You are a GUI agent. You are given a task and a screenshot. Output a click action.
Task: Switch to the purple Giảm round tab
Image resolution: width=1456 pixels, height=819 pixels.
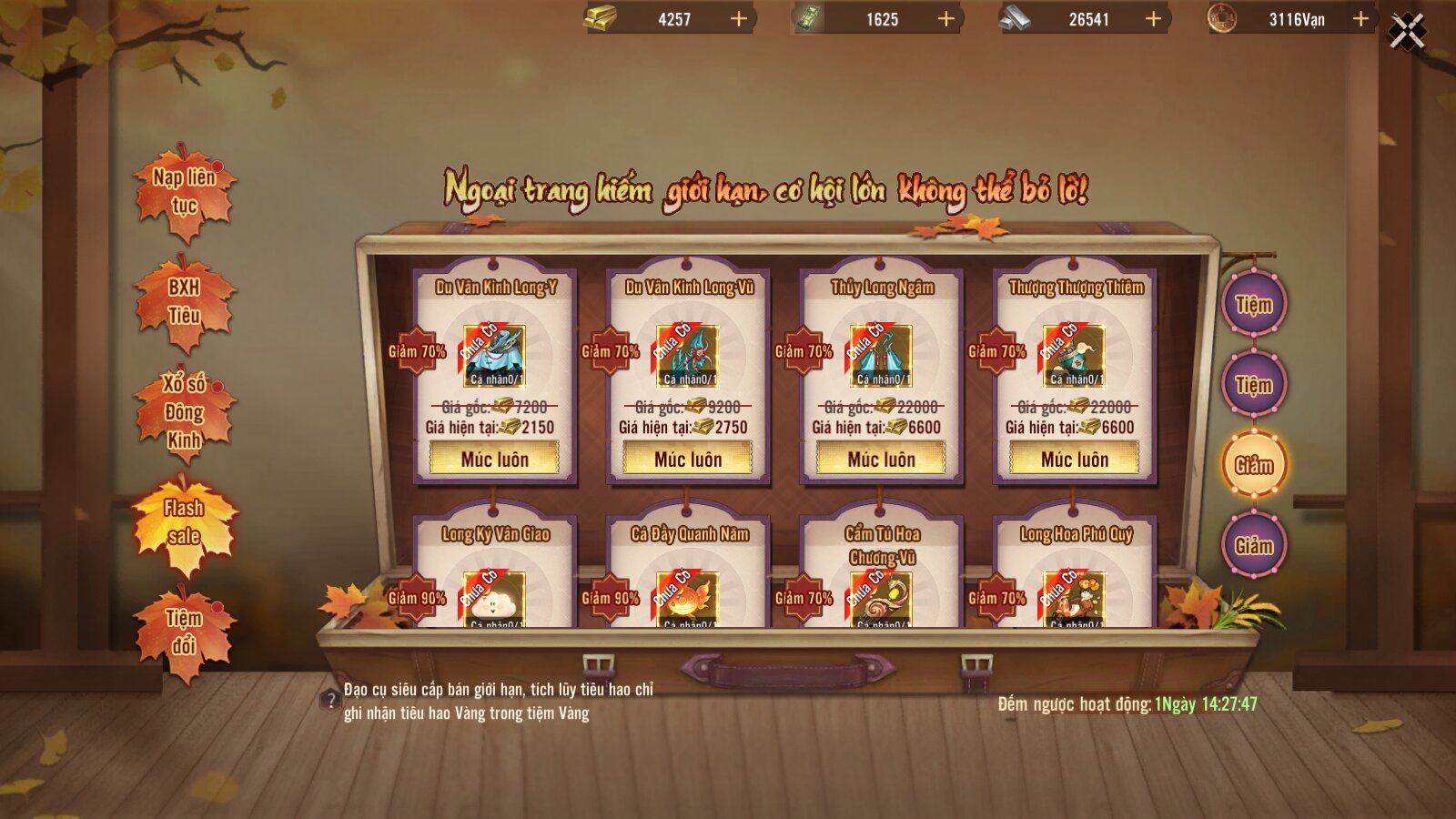click(1253, 545)
